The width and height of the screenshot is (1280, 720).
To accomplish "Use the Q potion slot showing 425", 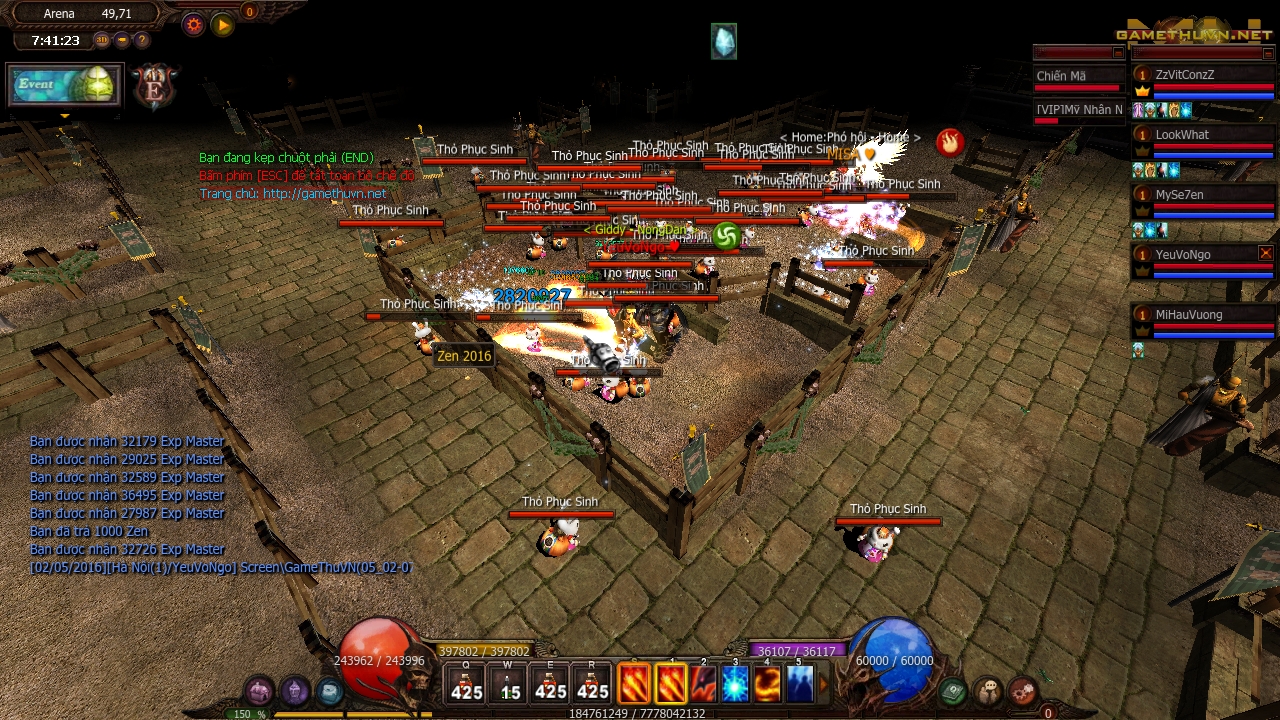I will pos(467,684).
